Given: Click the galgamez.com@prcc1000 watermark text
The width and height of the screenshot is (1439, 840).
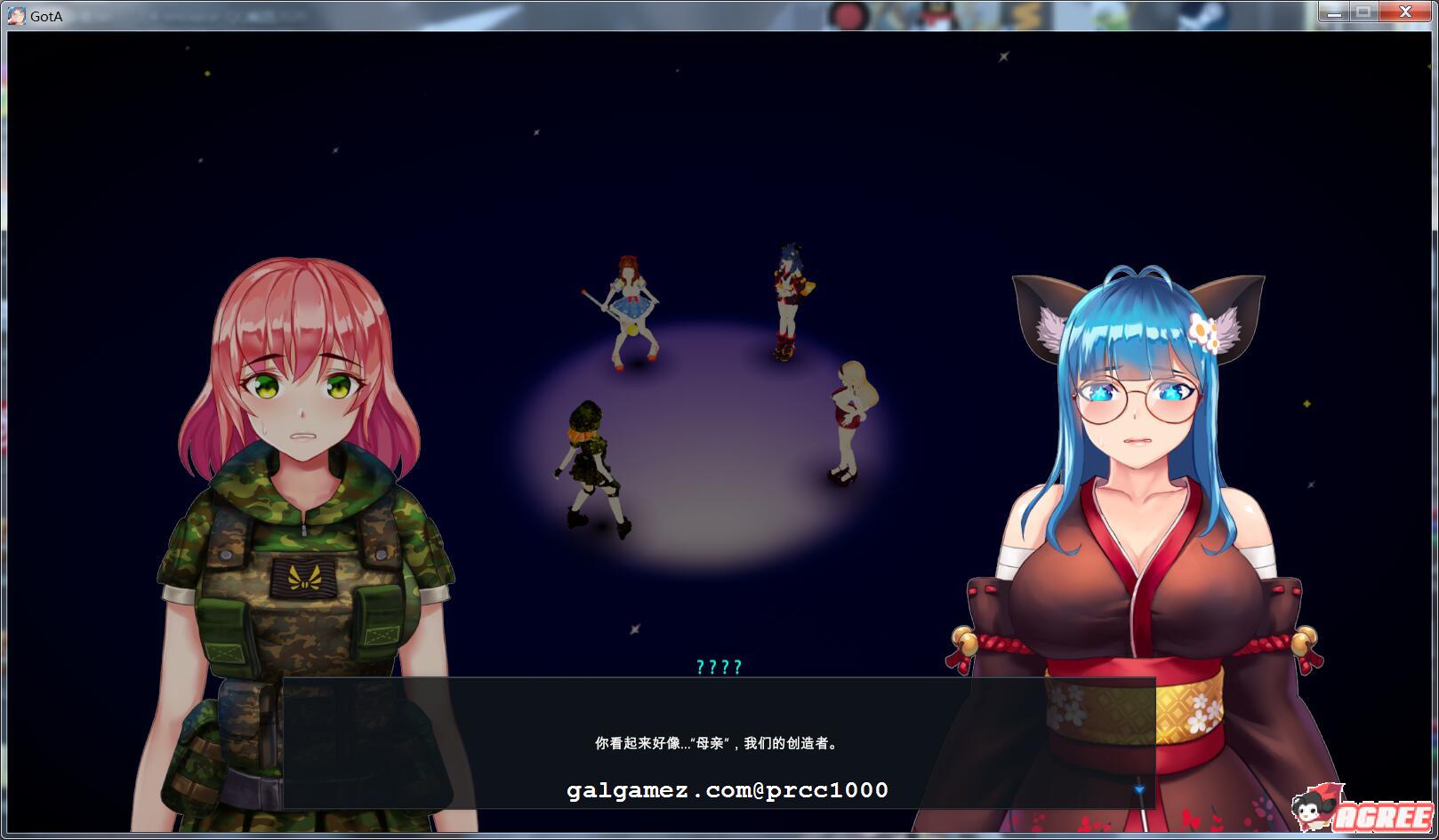Looking at the screenshot, I should pos(729,788).
